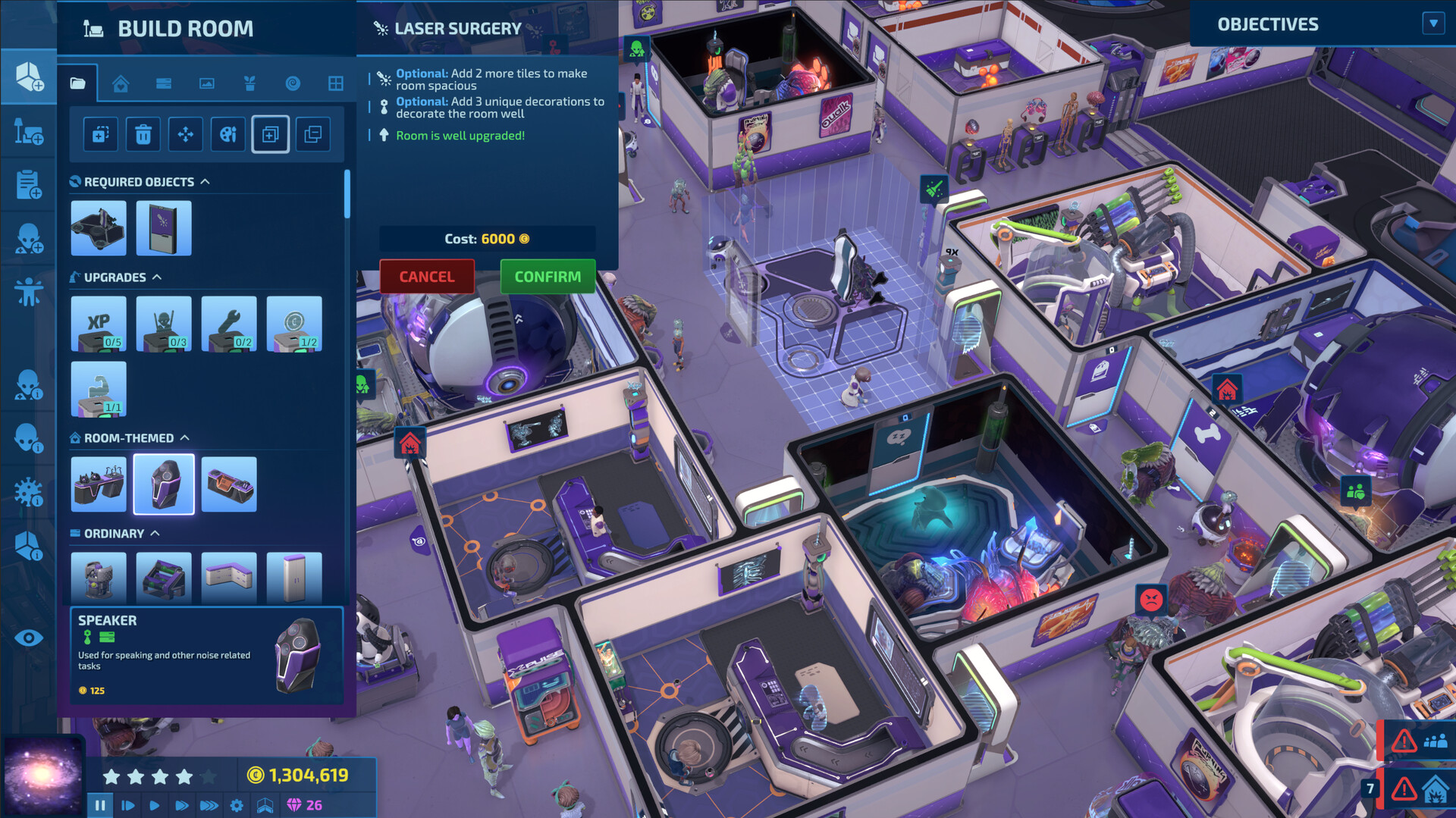Select the delete trash tool
The width and height of the screenshot is (1456, 818).
(x=143, y=134)
